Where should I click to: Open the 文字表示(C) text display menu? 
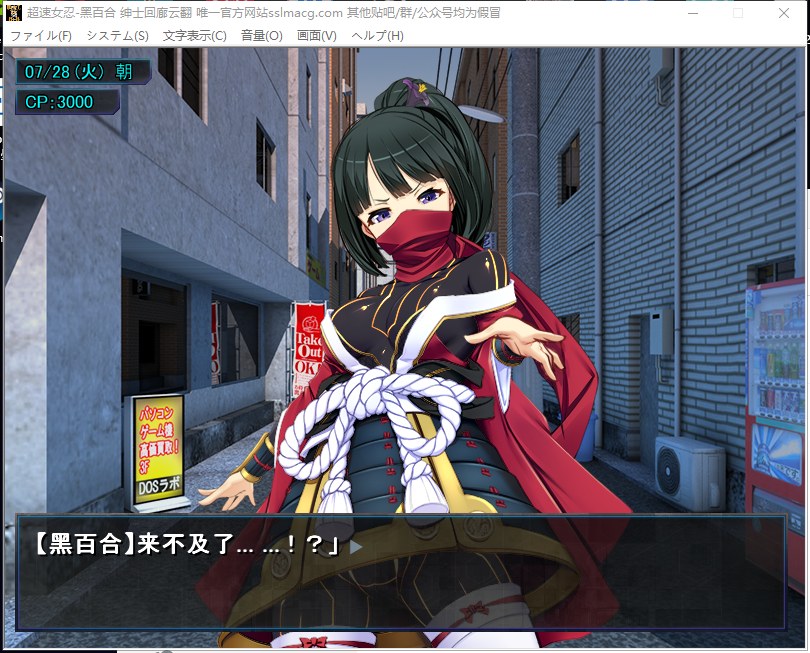click(194, 35)
